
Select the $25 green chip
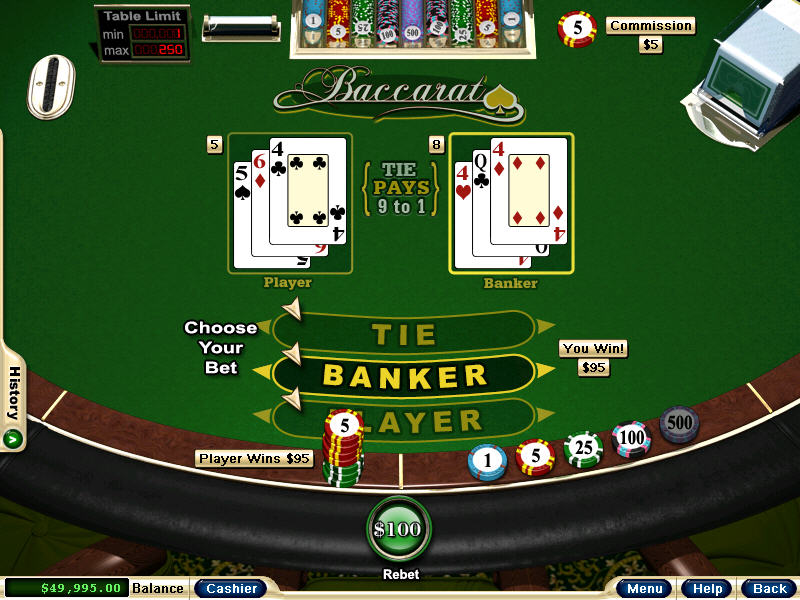583,448
